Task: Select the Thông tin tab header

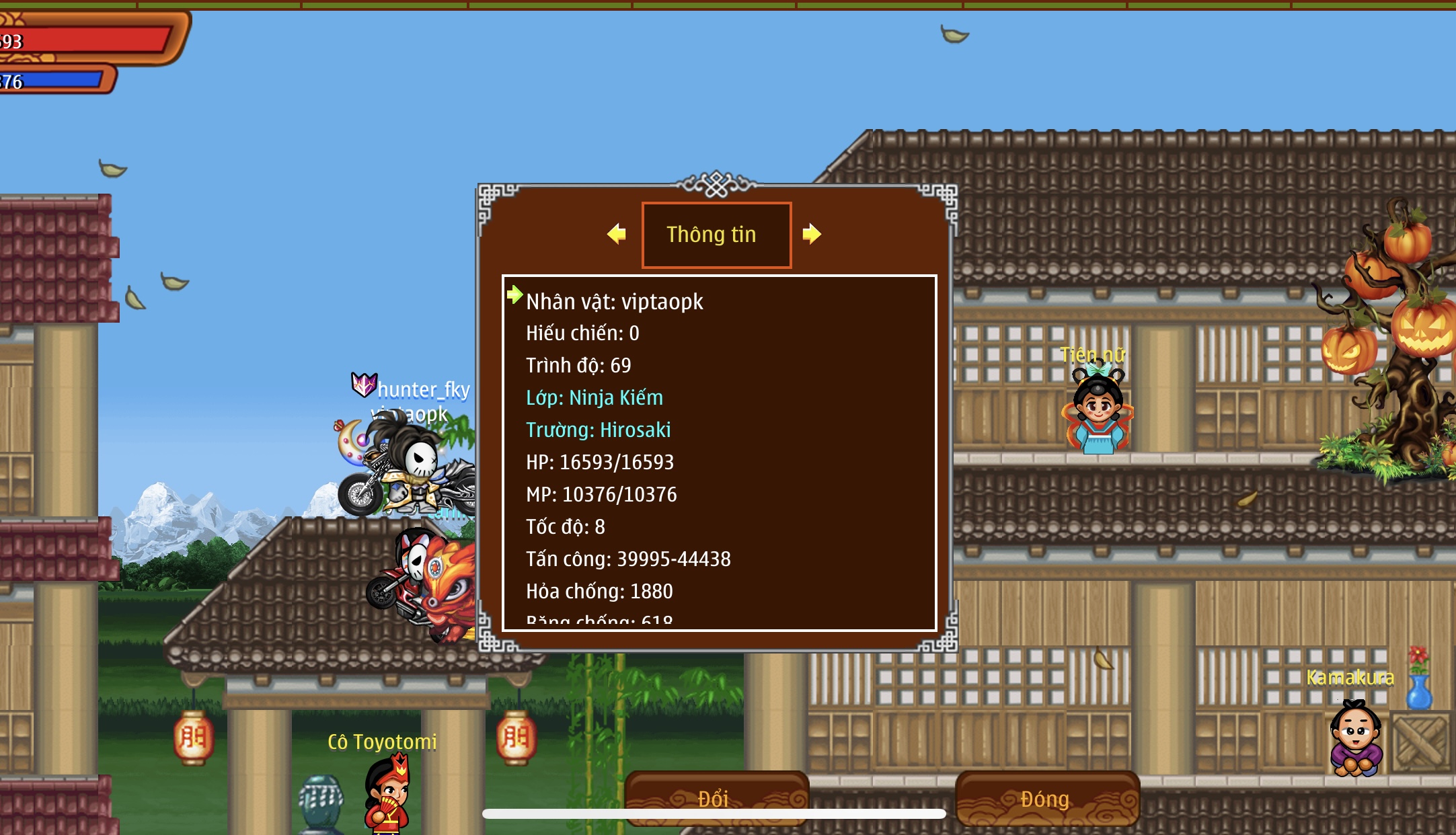Action: 716,235
